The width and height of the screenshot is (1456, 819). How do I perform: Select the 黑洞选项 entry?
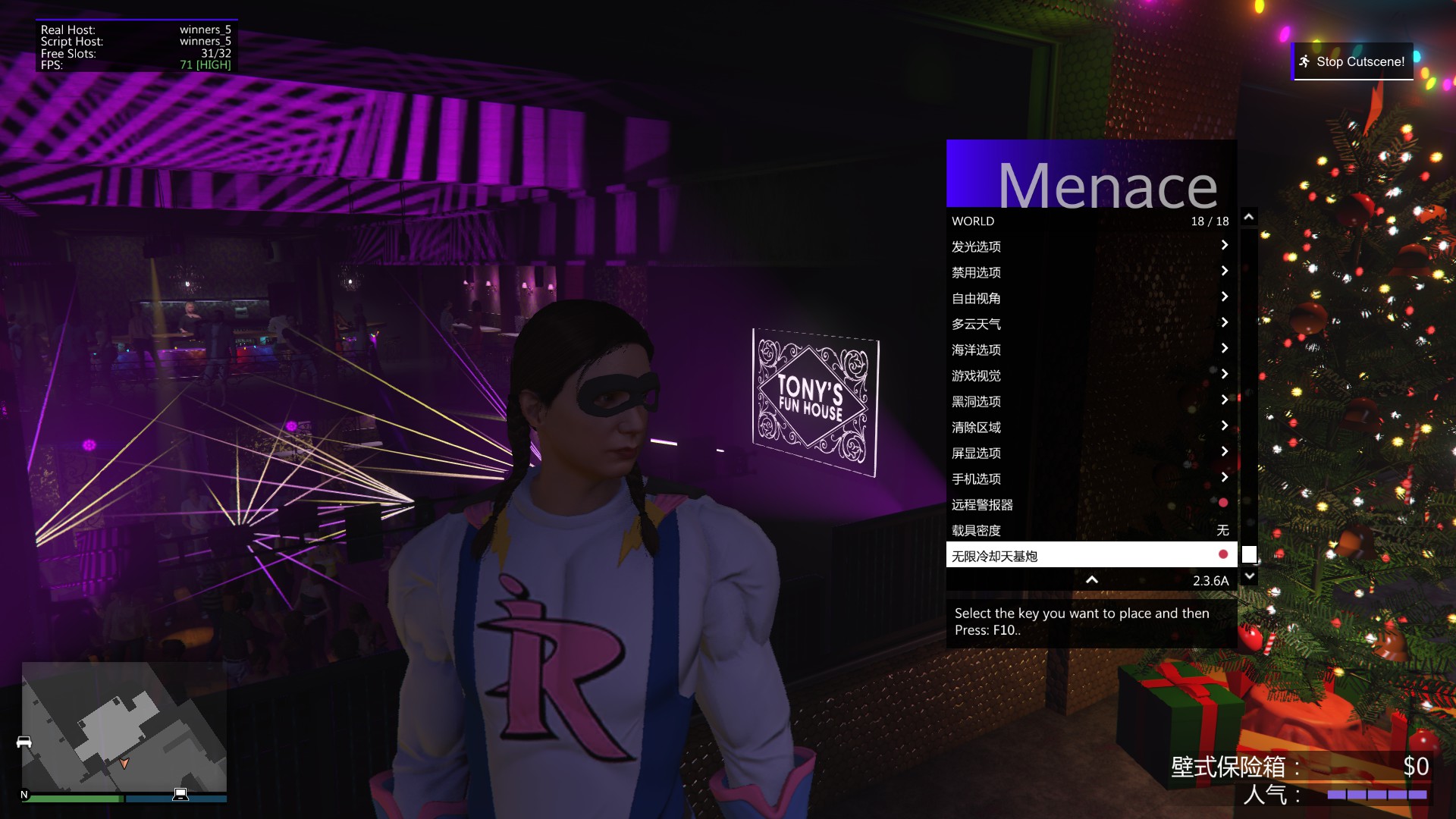click(1090, 401)
